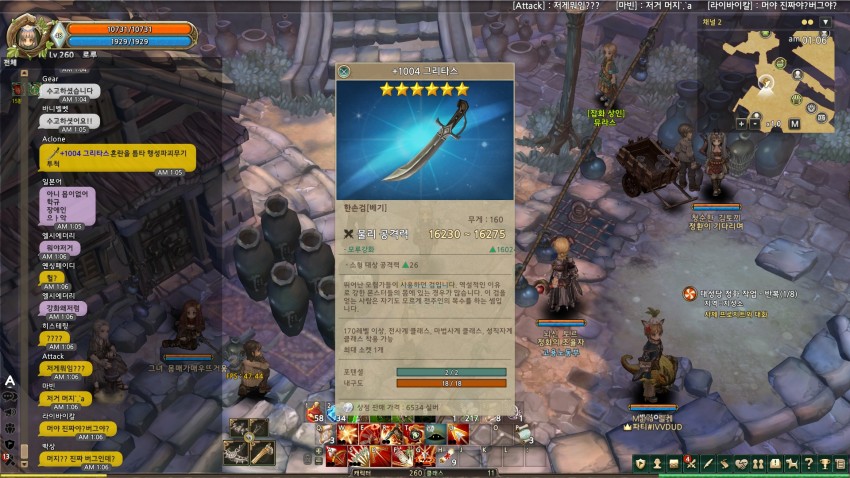Screen dimensions: 850x478
Task: Open the minimap dropdown arrow
Action: pyautogui.click(x=825, y=21)
